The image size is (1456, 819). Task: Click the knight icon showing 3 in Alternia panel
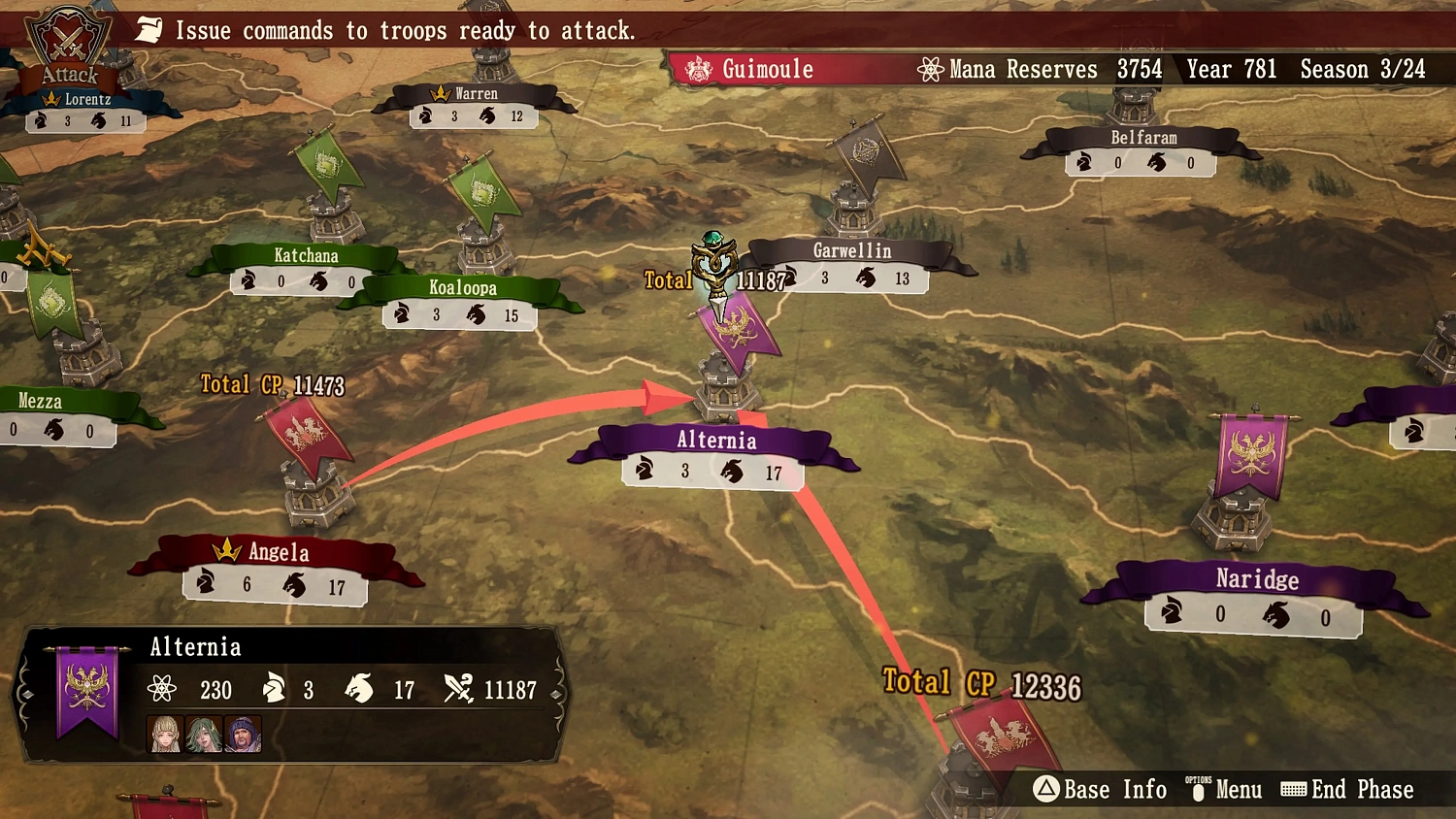coord(273,690)
